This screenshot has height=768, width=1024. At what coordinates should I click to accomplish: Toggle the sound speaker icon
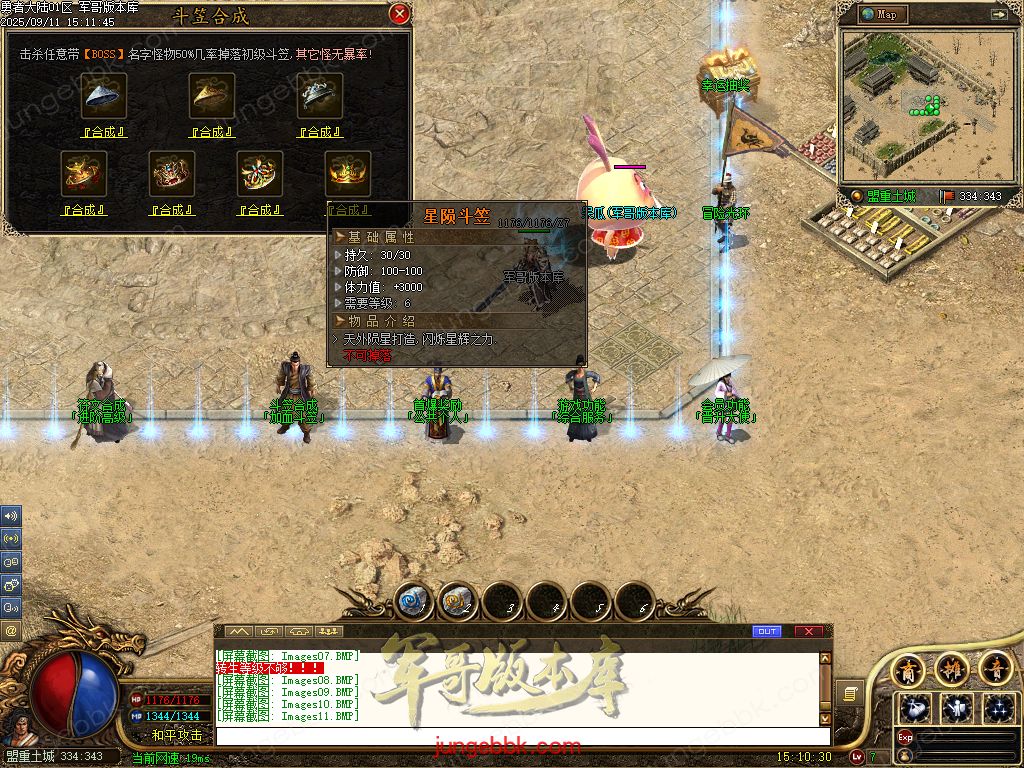[11, 516]
